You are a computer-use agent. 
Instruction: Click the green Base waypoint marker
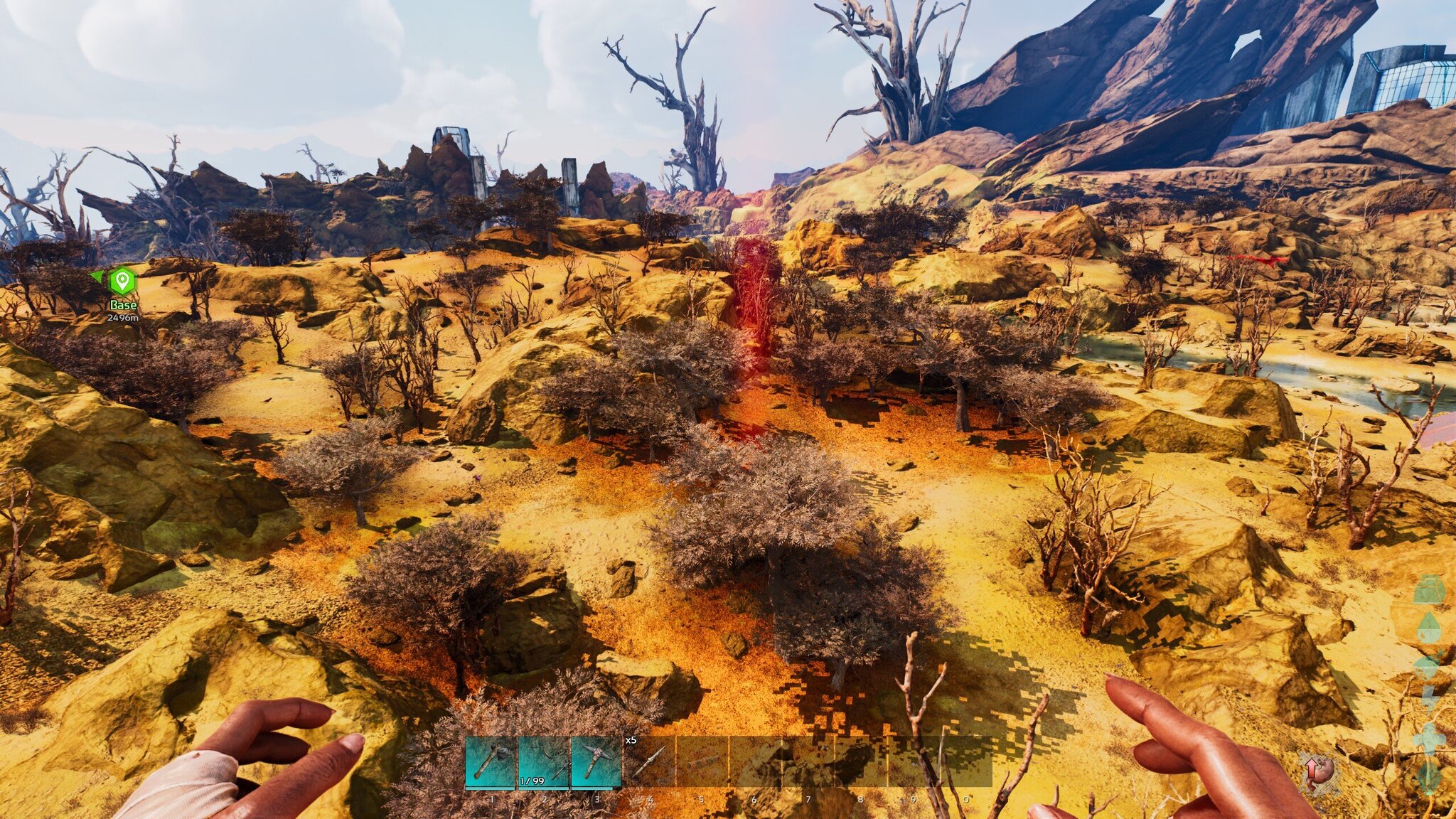pyautogui.click(x=122, y=281)
